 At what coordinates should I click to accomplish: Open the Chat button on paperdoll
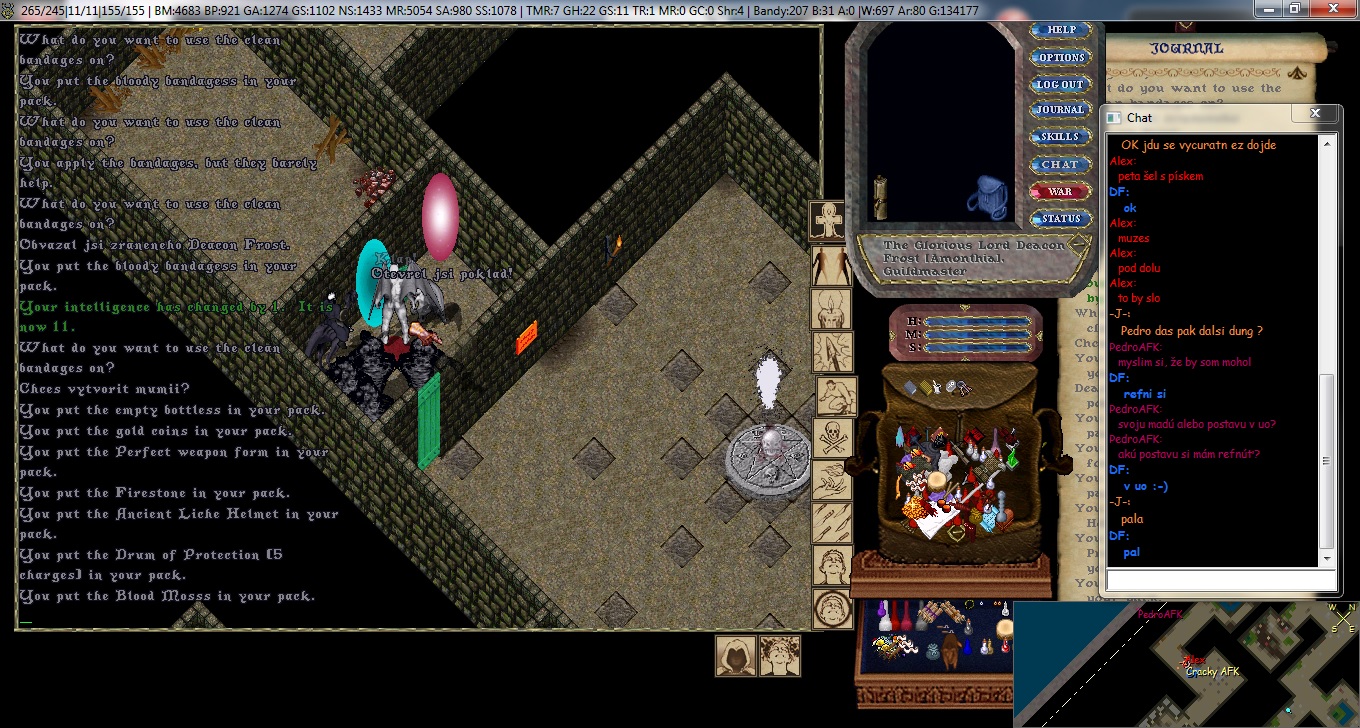[1060, 164]
